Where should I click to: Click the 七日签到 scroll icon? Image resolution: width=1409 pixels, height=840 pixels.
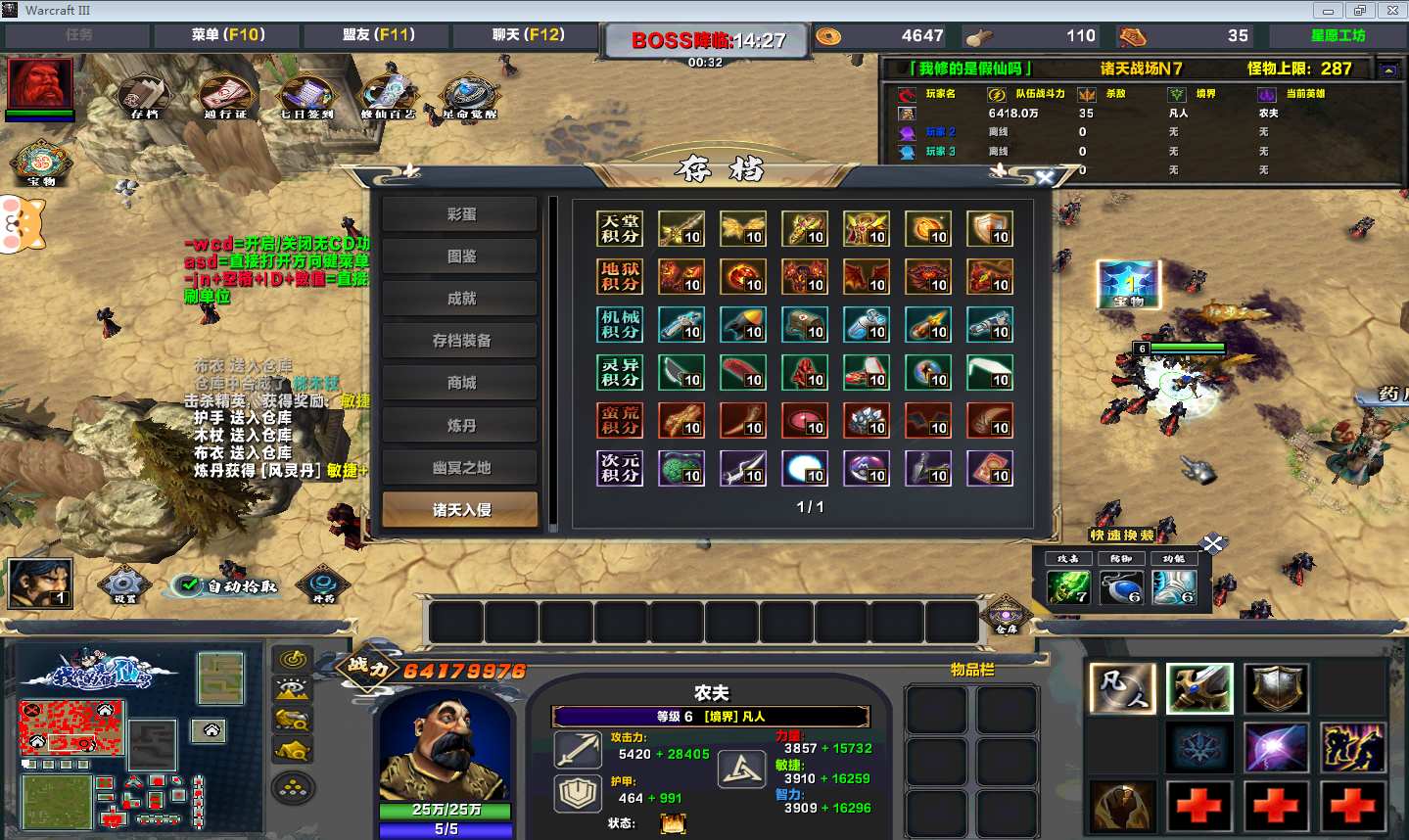[307, 96]
